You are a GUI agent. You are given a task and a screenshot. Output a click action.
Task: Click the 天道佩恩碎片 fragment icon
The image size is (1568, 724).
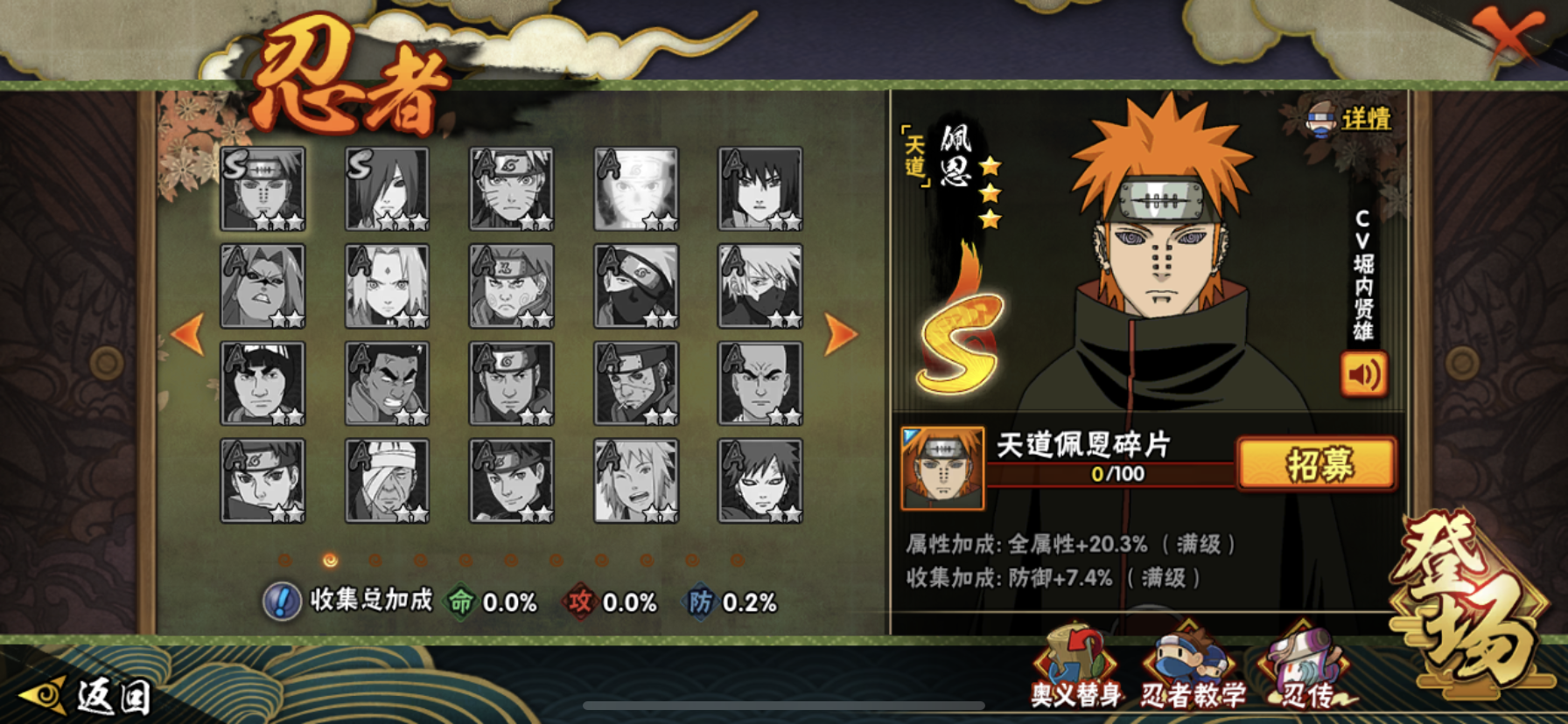[x=942, y=469]
